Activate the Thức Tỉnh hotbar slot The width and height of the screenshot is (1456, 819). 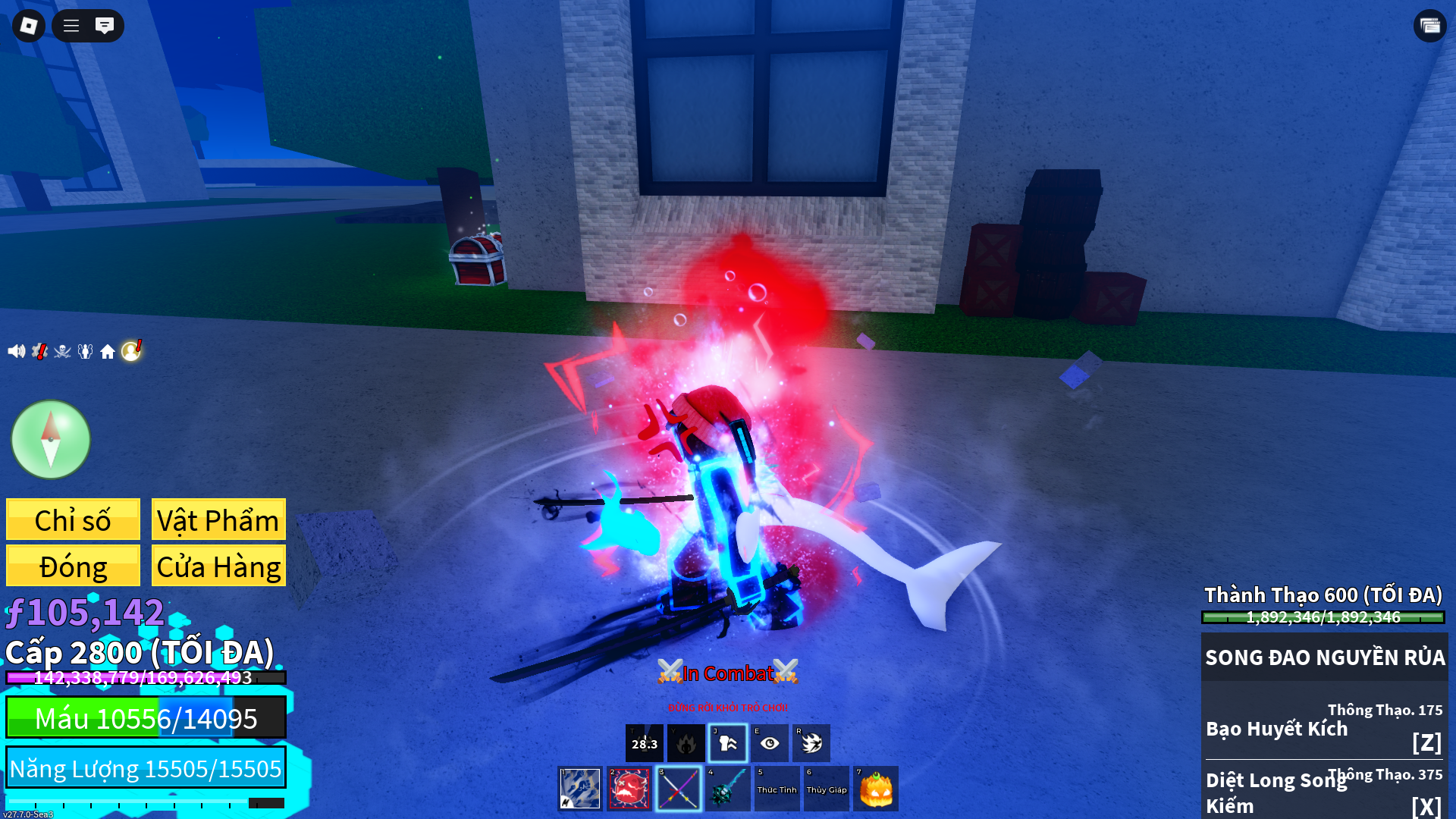point(777,789)
